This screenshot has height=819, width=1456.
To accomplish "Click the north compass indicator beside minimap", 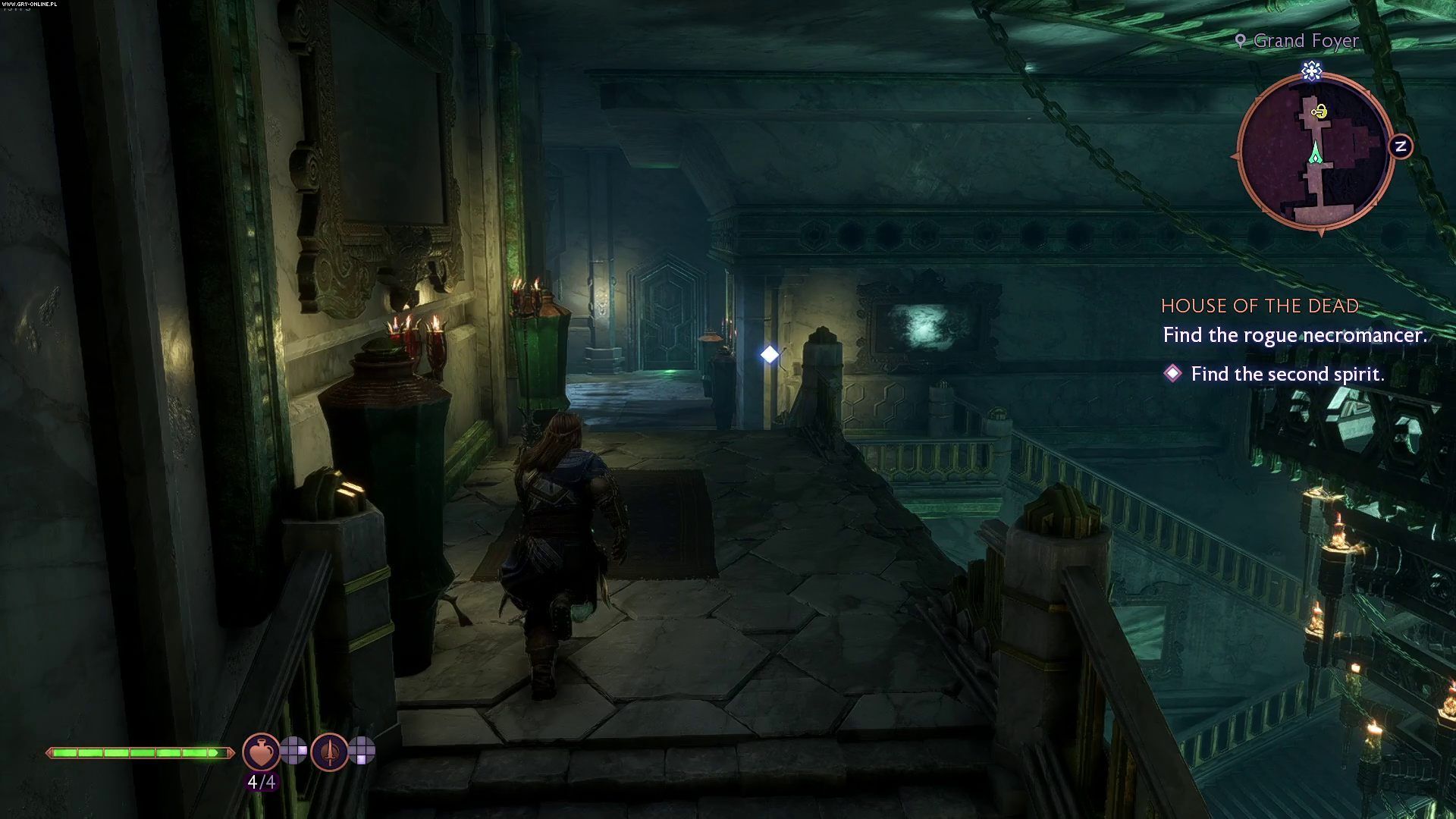I will point(1401,146).
